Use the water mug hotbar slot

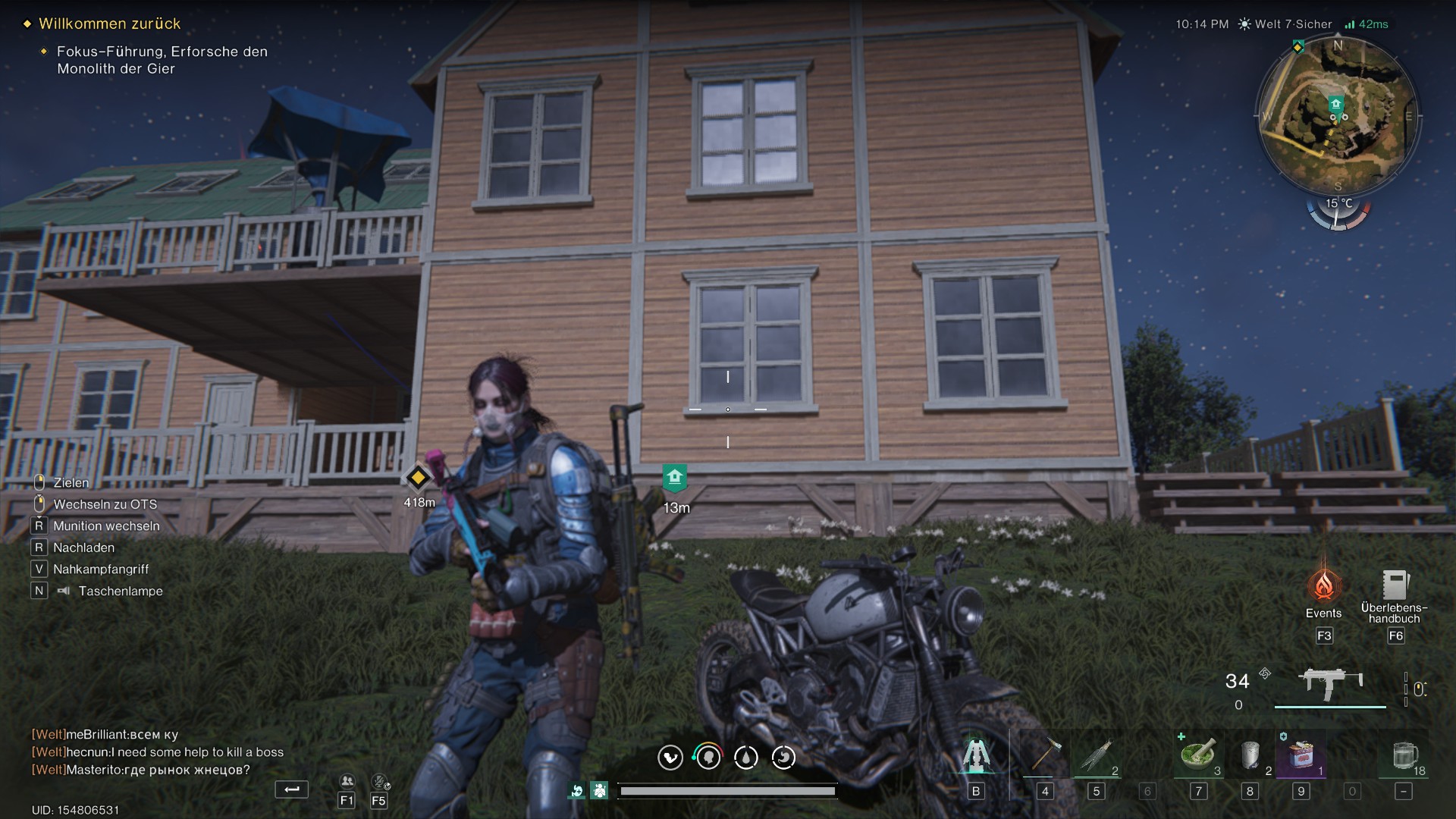pos(1404,755)
